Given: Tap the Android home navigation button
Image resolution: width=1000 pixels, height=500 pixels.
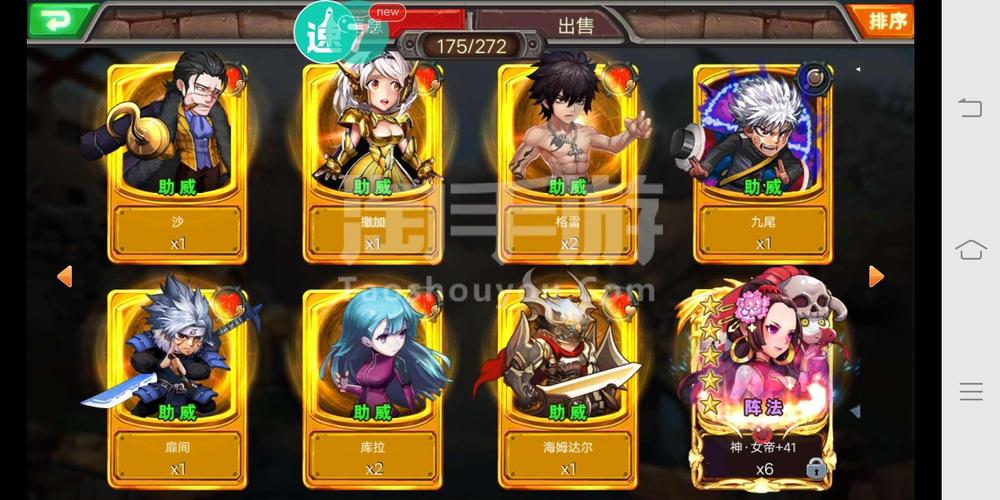Looking at the screenshot, I should point(970,249).
